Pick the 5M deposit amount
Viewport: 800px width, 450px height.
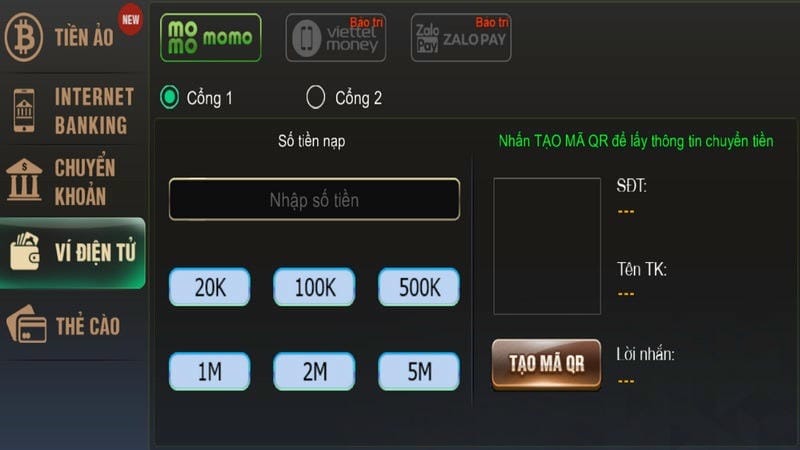click(419, 372)
